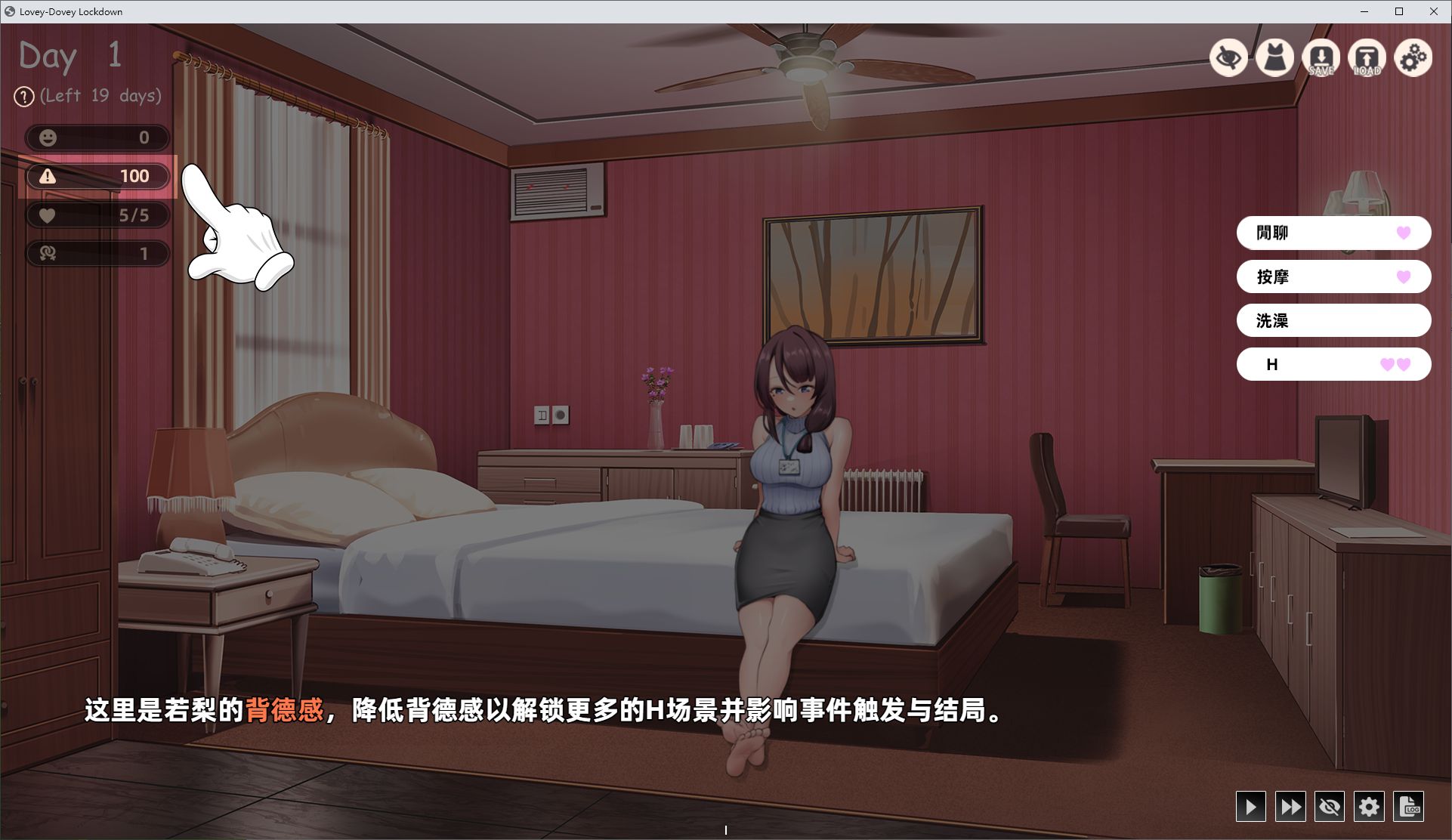This screenshot has width=1452, height=840.
Task: Open the dress outfit menu
Action: [1274, 57]
